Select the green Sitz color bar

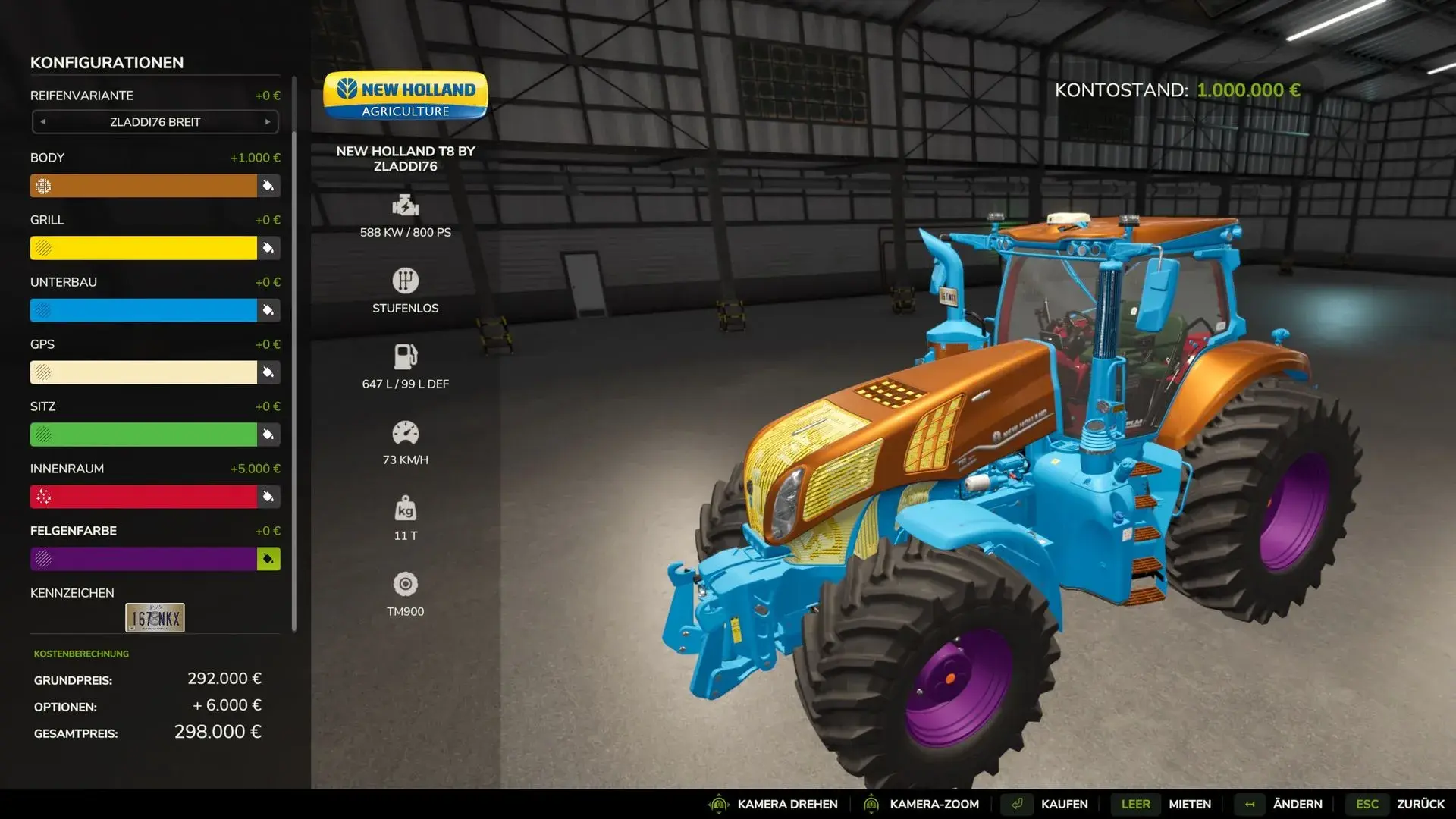tap(143, 435)
